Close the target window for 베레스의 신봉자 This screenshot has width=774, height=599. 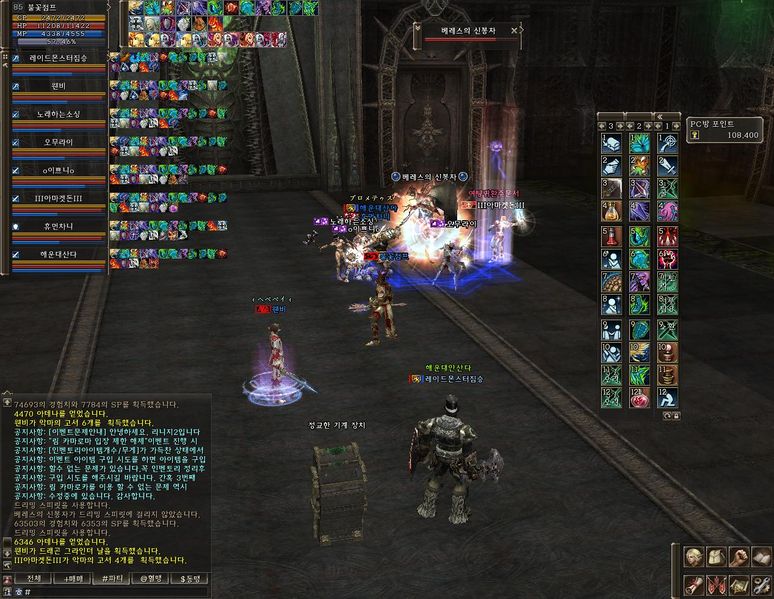[x=514, y=31]
